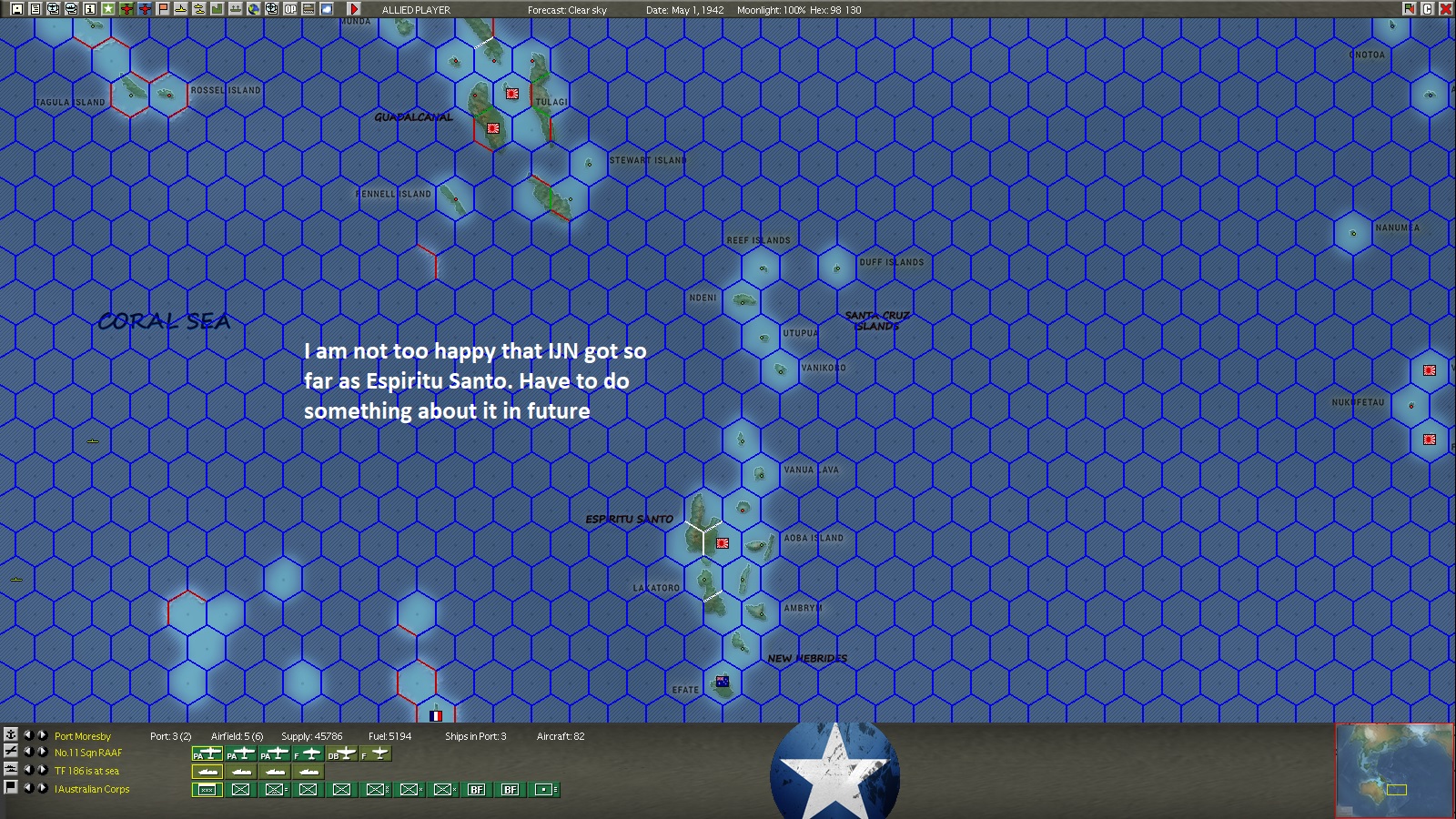The height and width of the screenshot is (819, 1456).
Task: Step back with left arrow beside TF 186
Action: tap(29, 770)
